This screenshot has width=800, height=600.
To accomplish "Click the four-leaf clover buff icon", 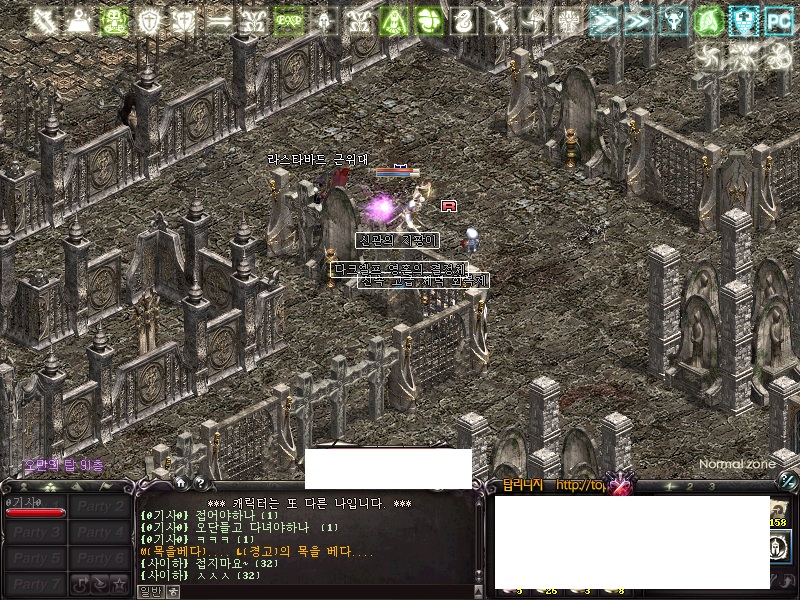I will [x=430, y=19].
